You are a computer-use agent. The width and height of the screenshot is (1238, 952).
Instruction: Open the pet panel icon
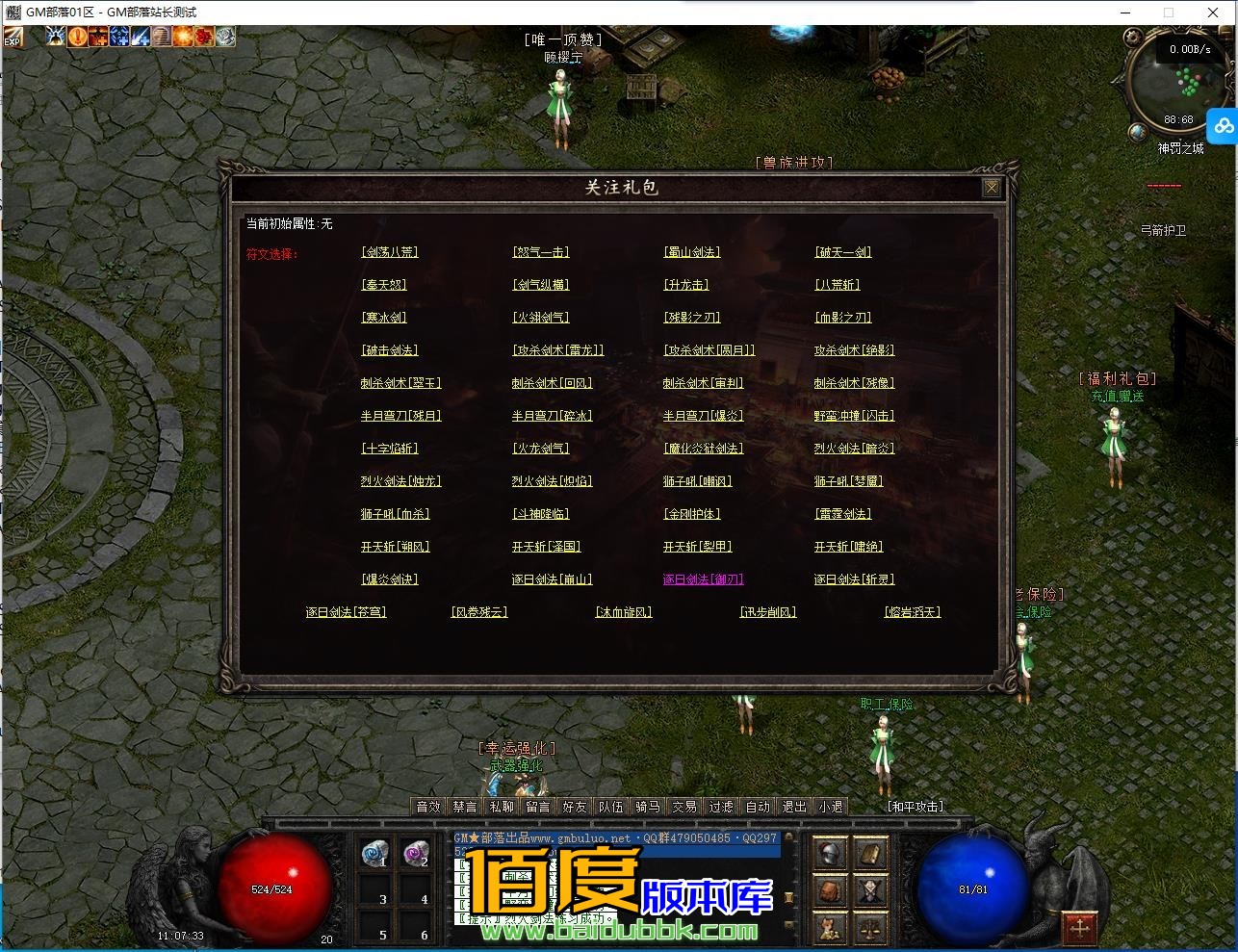[x=829, y=927]
